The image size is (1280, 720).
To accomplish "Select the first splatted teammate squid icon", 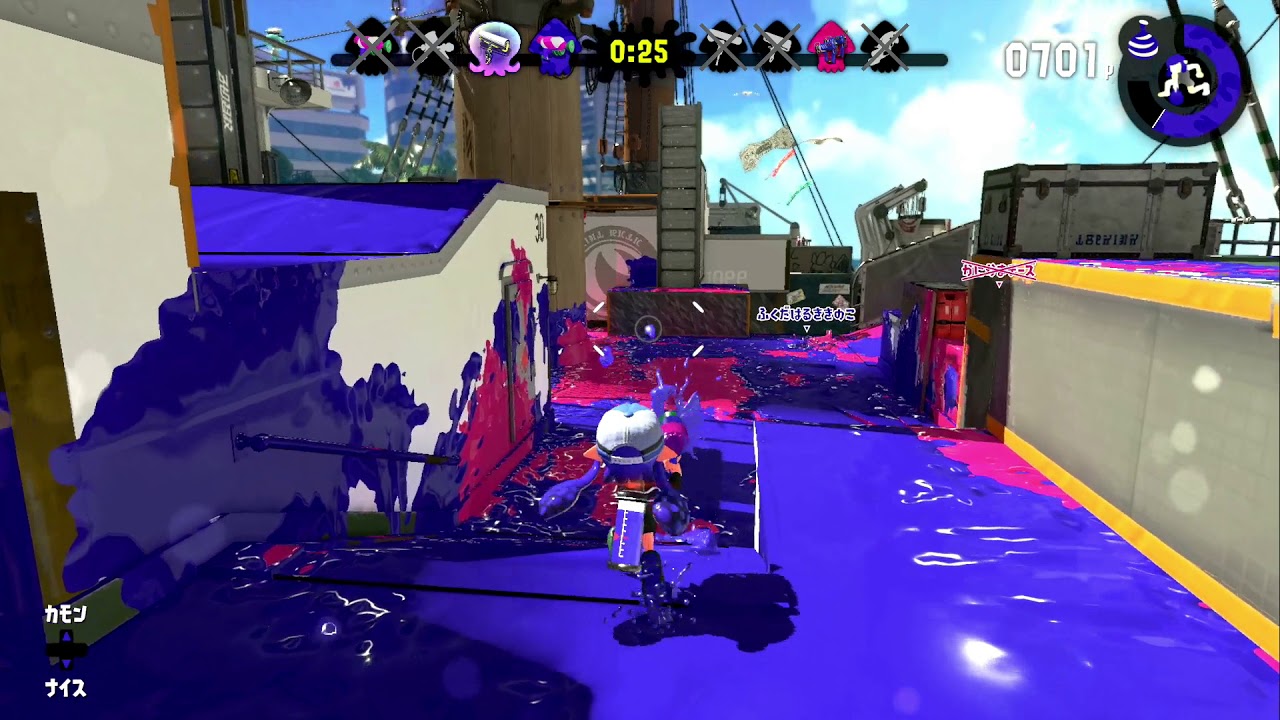I will coord(367,45).
